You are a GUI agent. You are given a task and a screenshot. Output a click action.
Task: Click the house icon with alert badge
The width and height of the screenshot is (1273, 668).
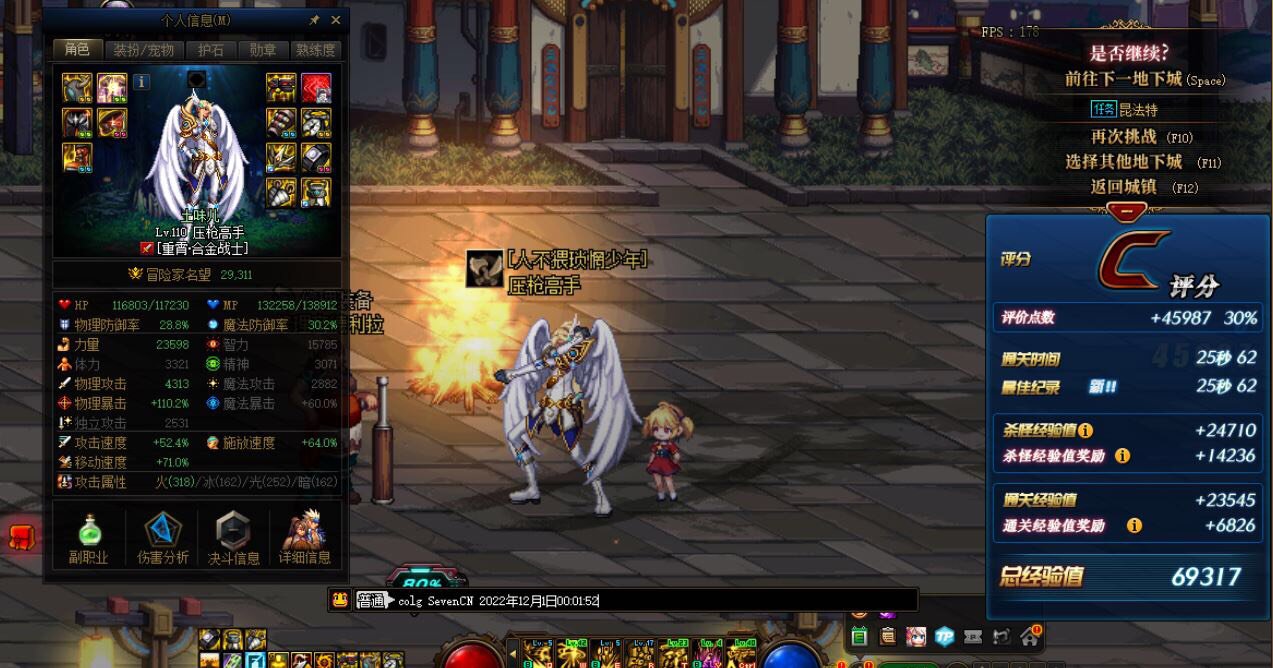click(x=1029, y=636)
